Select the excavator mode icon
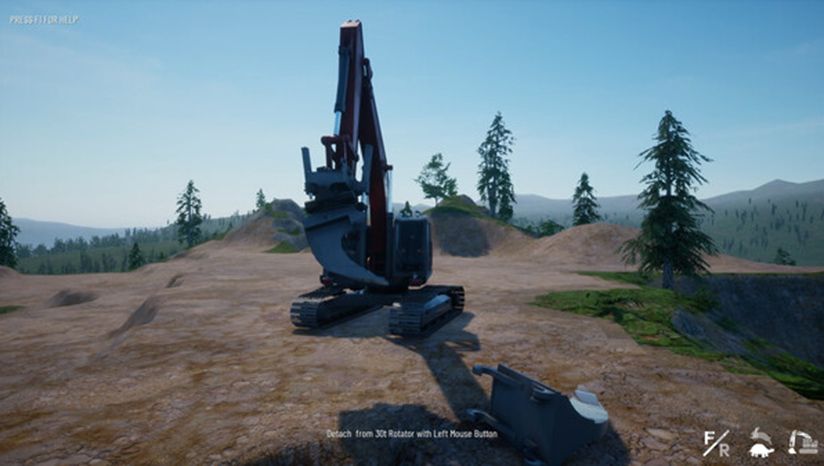Screen dimensions: 824x466 [x=802, y=442]
